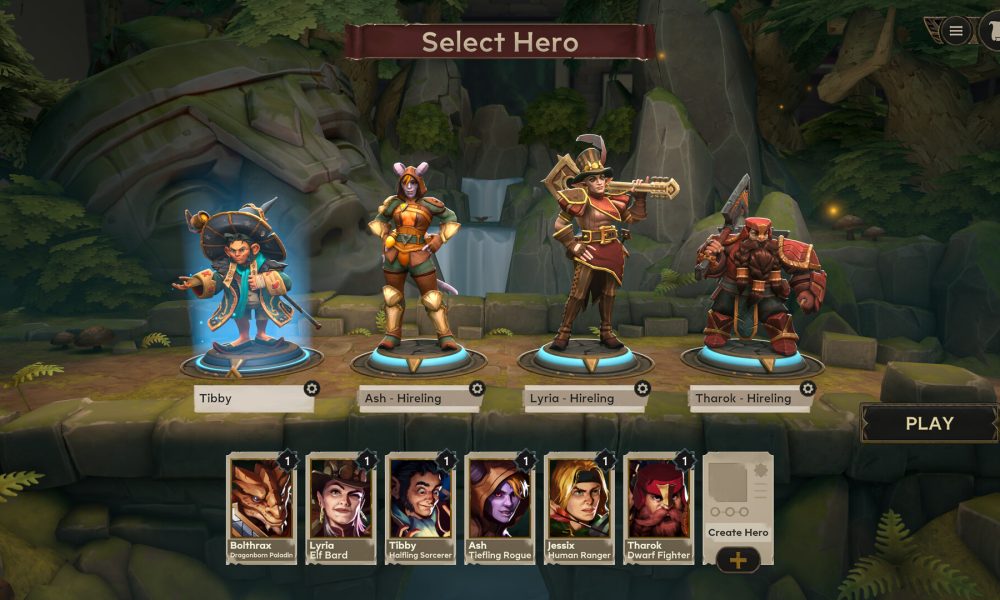Open the gear settings for Tibby
Screen dimensions: 1000x600
pyautogui.click(x=312, y=388)
